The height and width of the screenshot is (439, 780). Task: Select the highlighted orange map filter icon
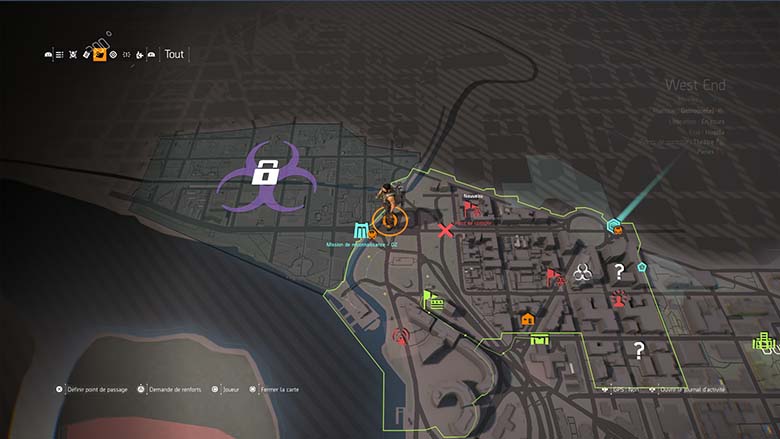pos(100,54)
